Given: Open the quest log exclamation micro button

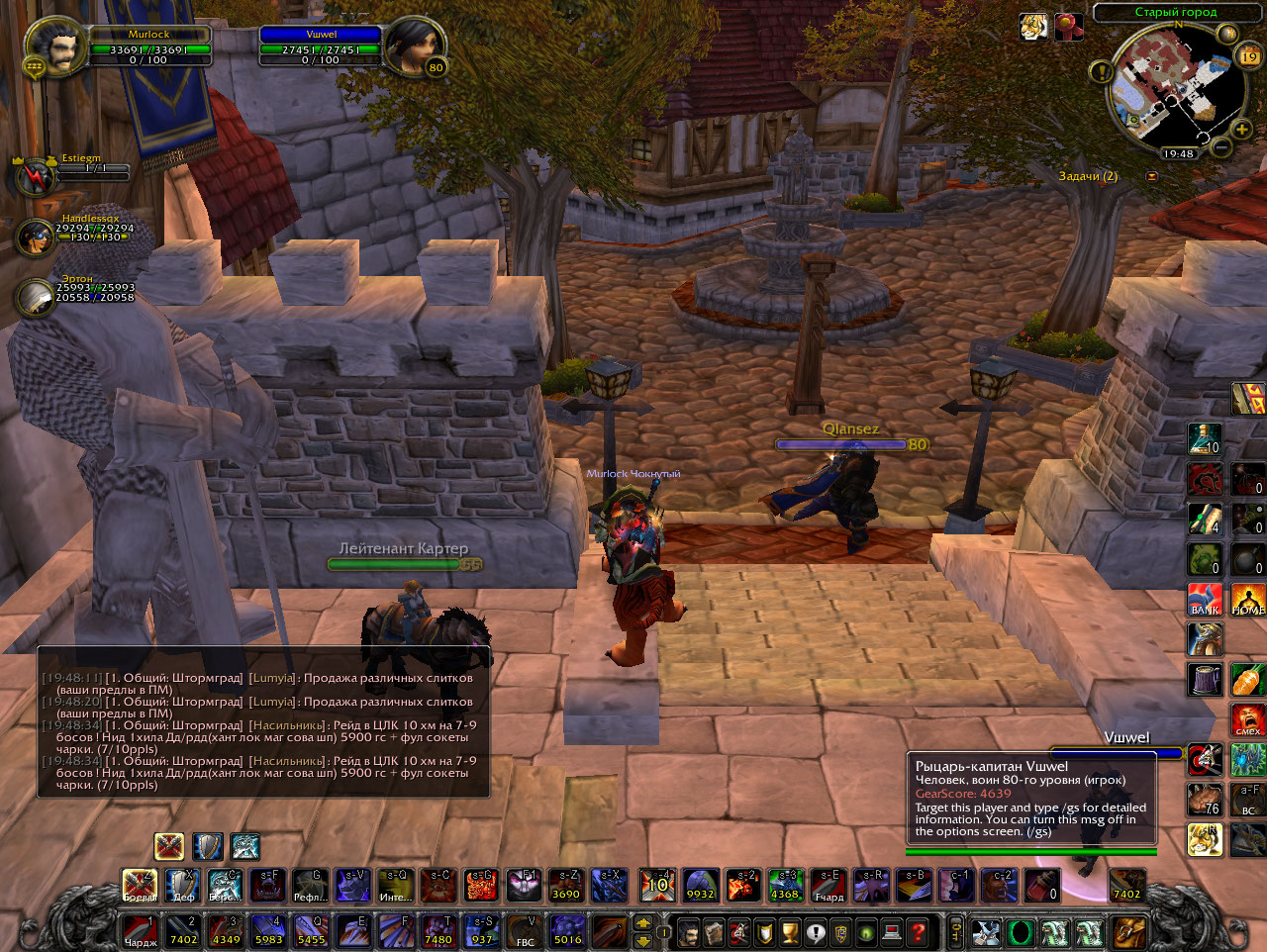Looking at the screenshot, I should tap(815, 932).
